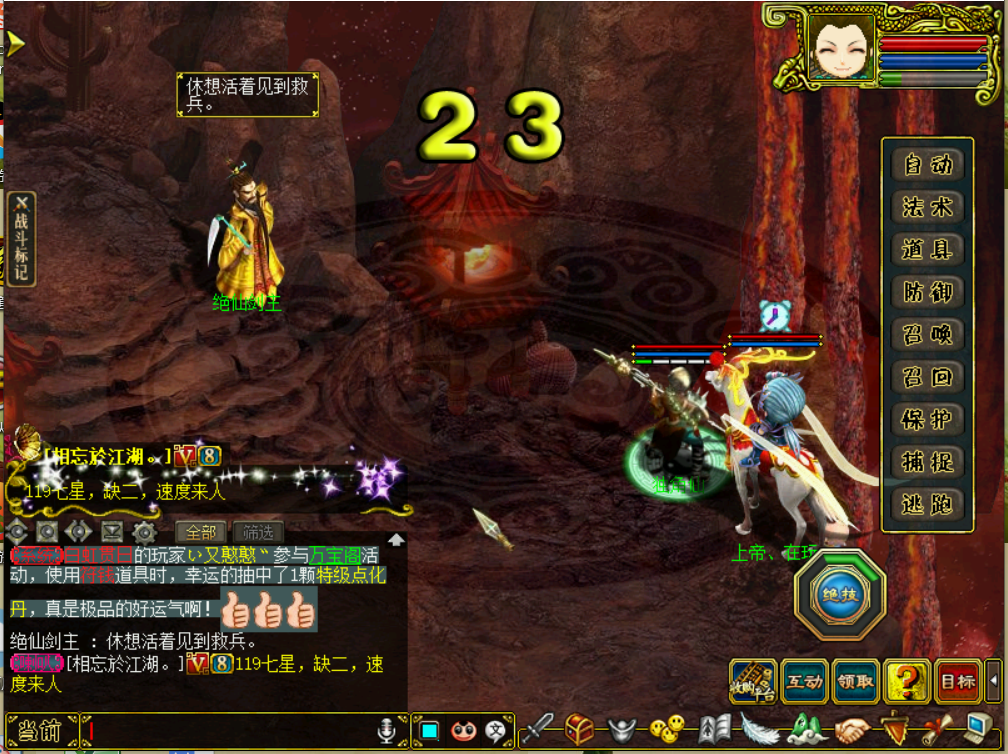The width and height of the screenshot is (1008, 754).
Task: Choose the 召唤 summon command
Action: pos(928,334)
